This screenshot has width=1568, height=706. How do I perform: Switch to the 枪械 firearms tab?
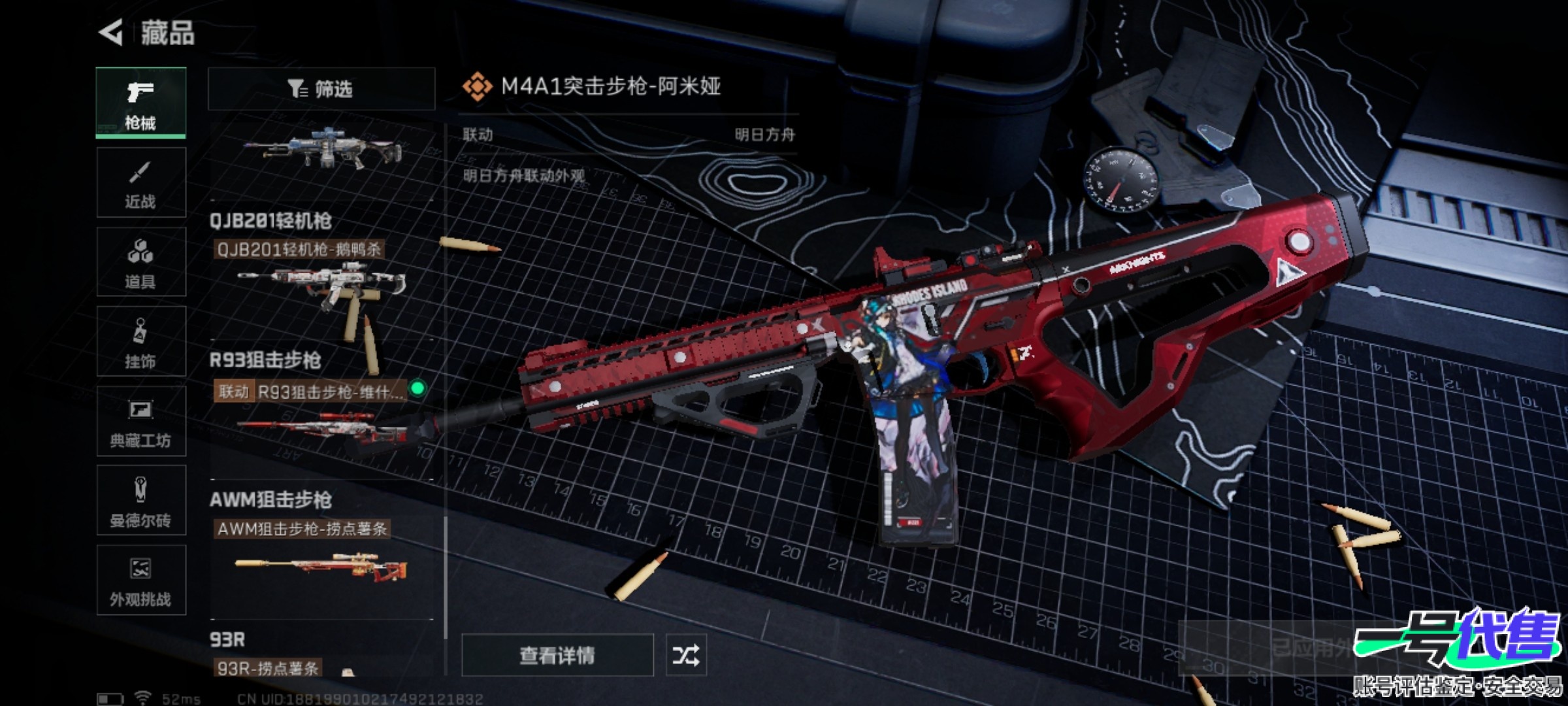coord(140,103)
